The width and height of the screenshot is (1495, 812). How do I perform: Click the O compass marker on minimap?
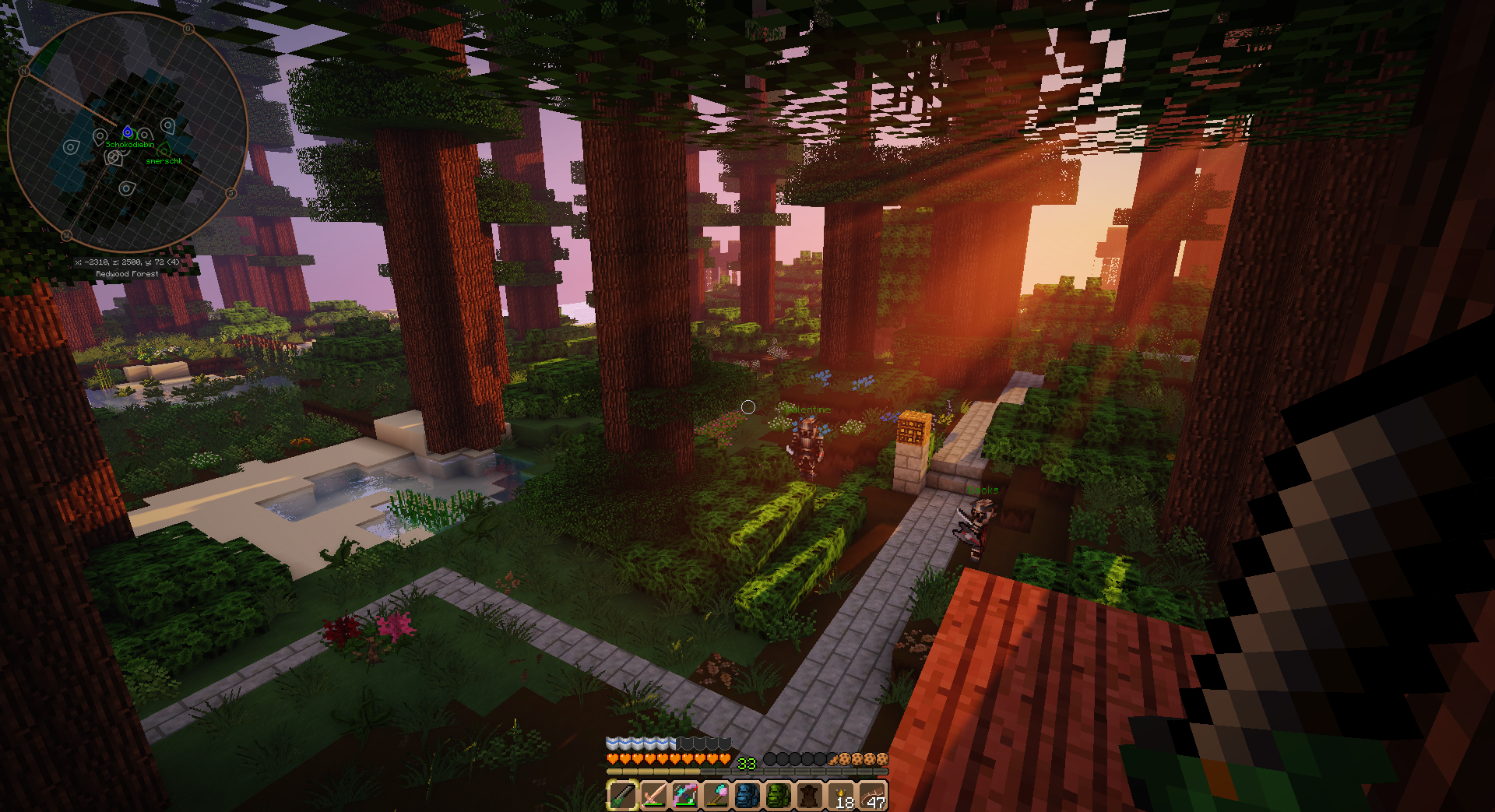(188, 29)
